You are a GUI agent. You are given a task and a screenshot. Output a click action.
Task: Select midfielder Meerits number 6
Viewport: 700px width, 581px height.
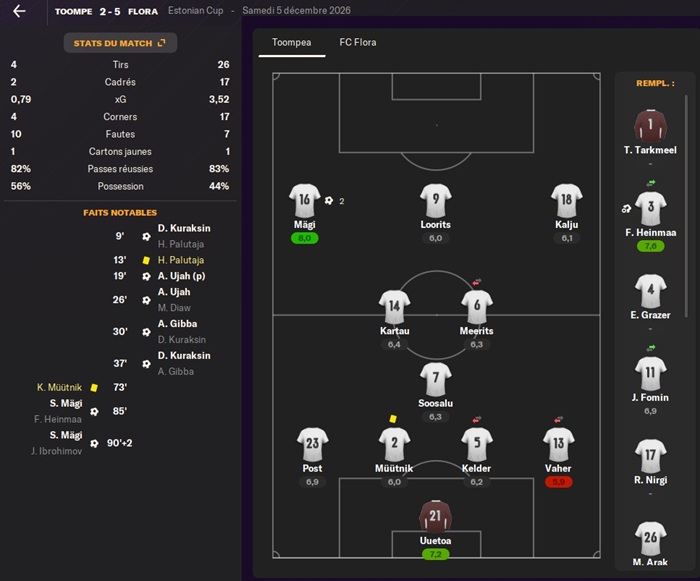(476, 306)
